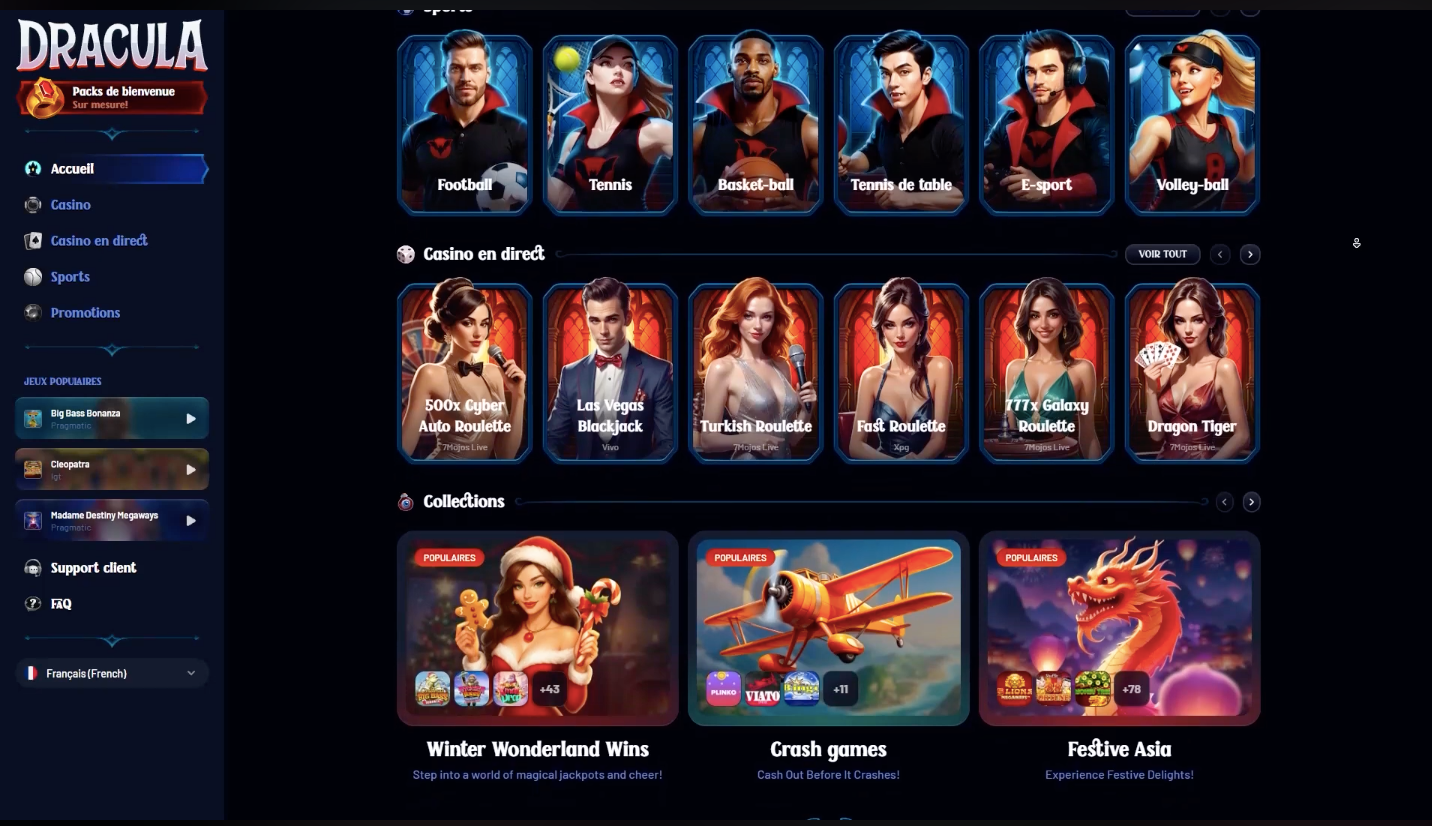Screen dimensions: 1432x826
Task: Click the Collections section icon
Action: click(406, 501)
